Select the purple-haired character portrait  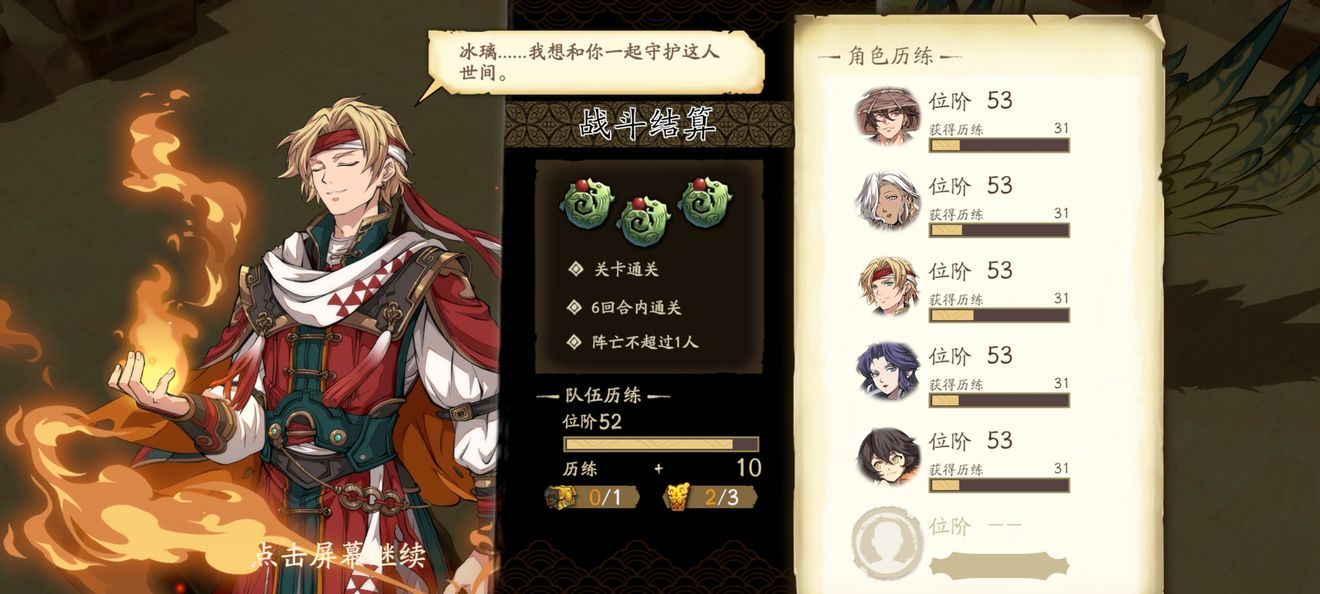[x=887, y=371]
